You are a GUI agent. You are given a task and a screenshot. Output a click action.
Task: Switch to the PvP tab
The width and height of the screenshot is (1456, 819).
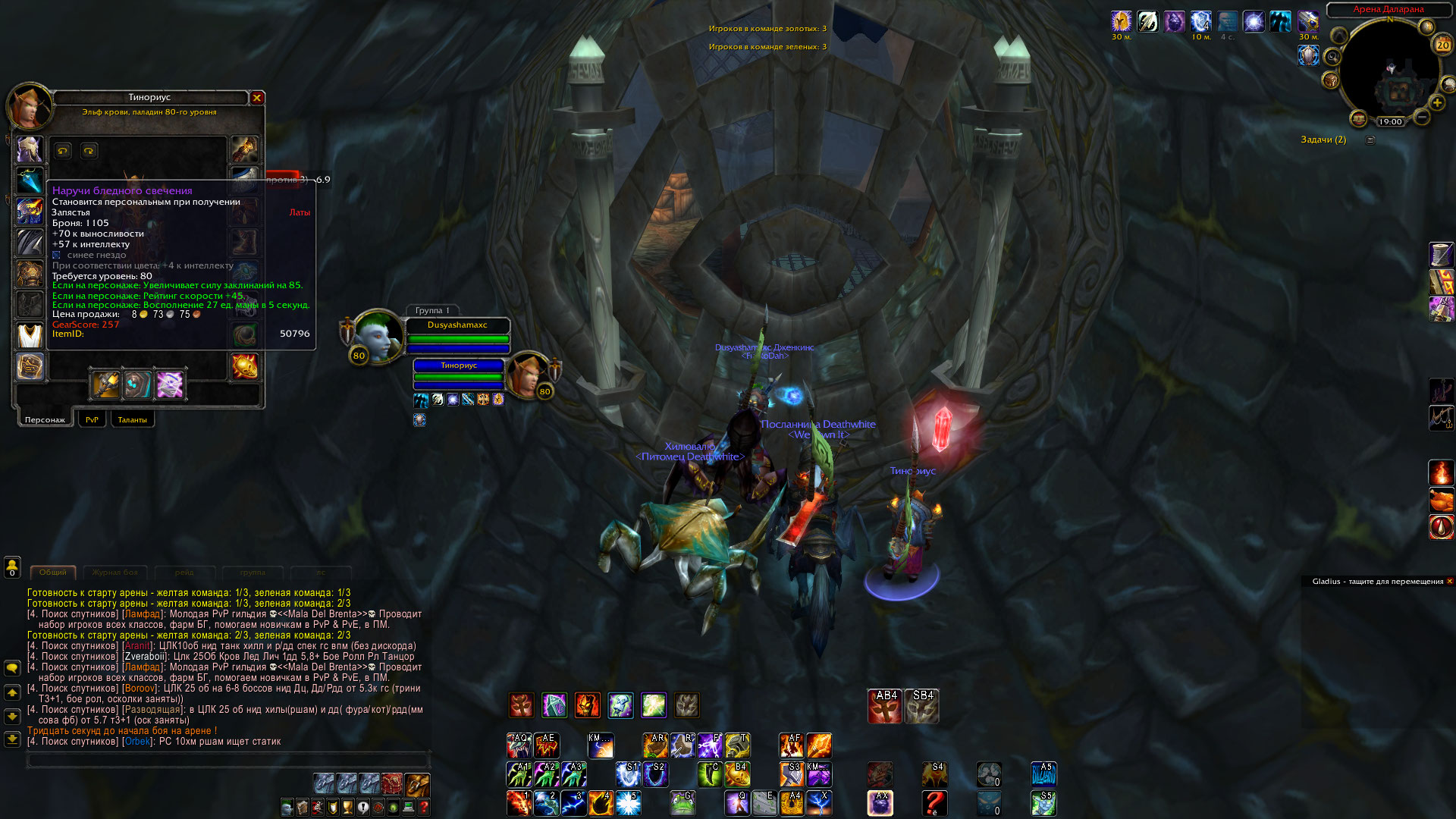tap(92, 419)
